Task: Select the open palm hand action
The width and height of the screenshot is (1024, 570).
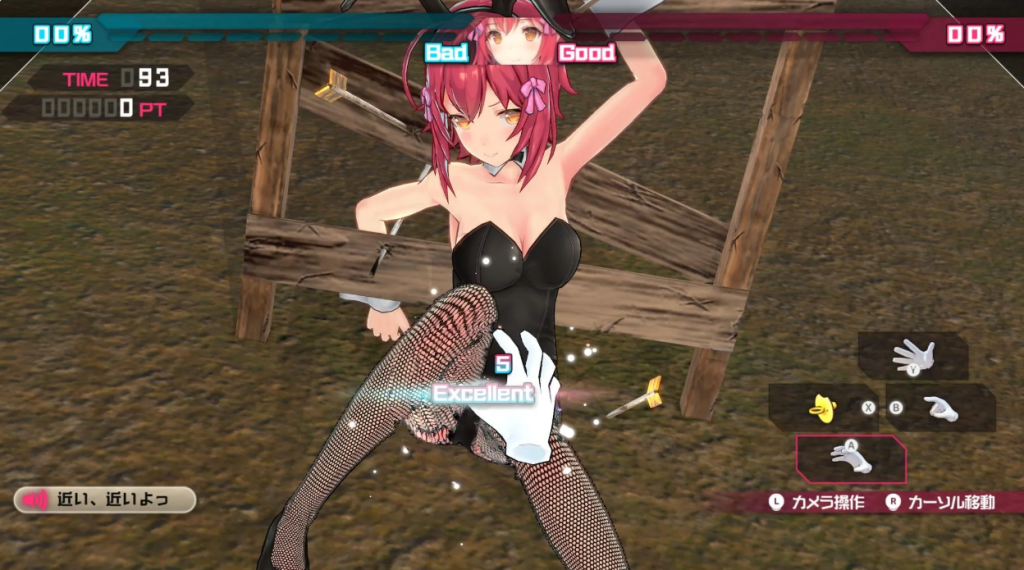Action: 913,355
